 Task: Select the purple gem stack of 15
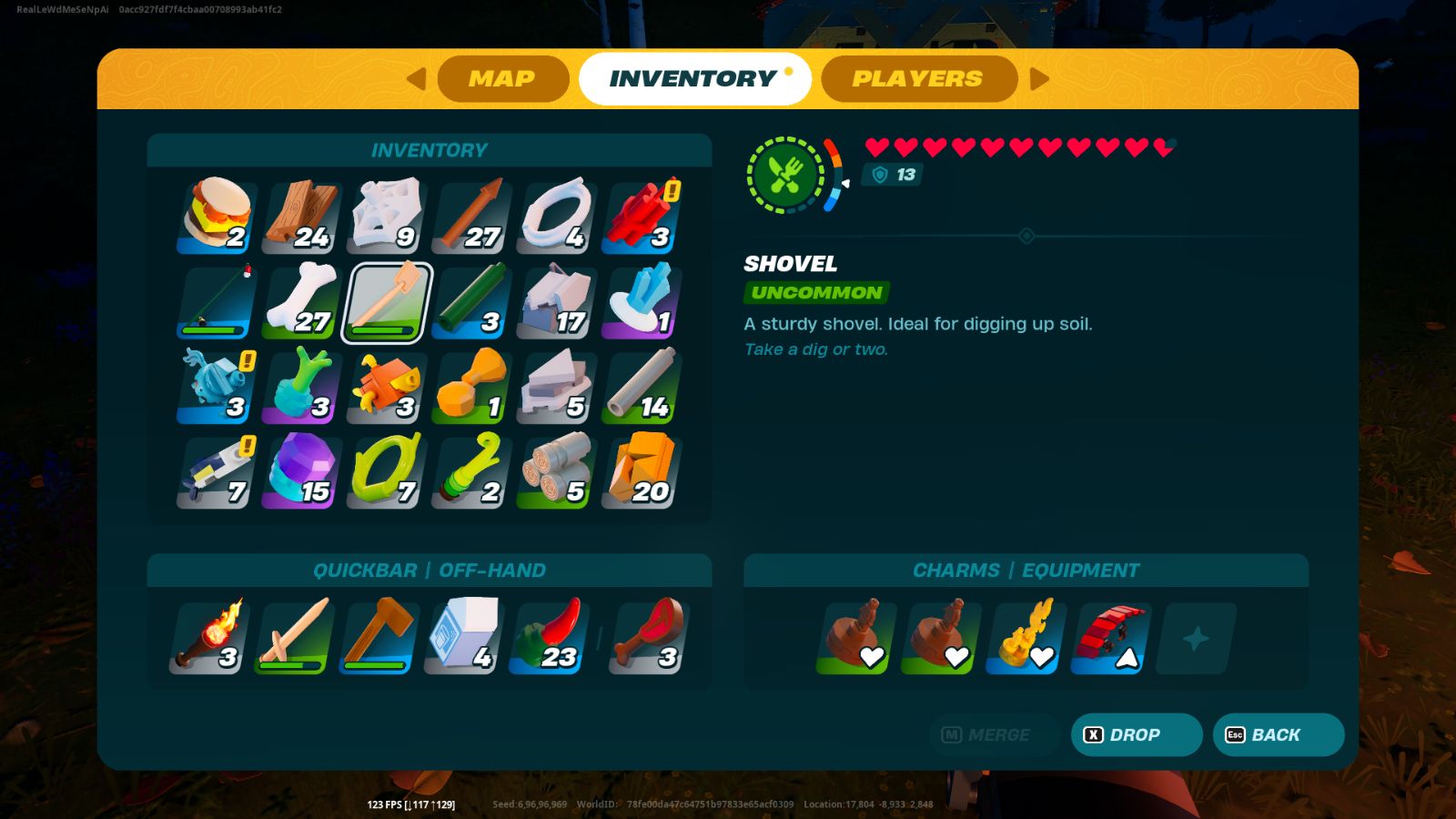click(302, 471)
